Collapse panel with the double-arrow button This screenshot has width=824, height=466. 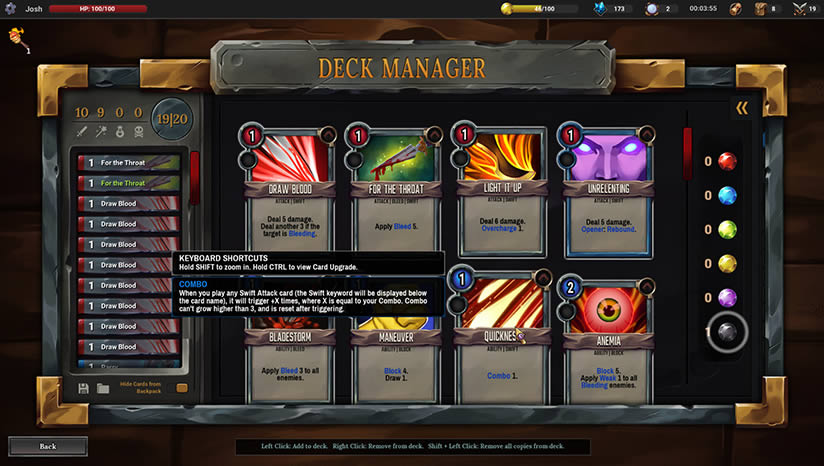[x=742, y=108]
